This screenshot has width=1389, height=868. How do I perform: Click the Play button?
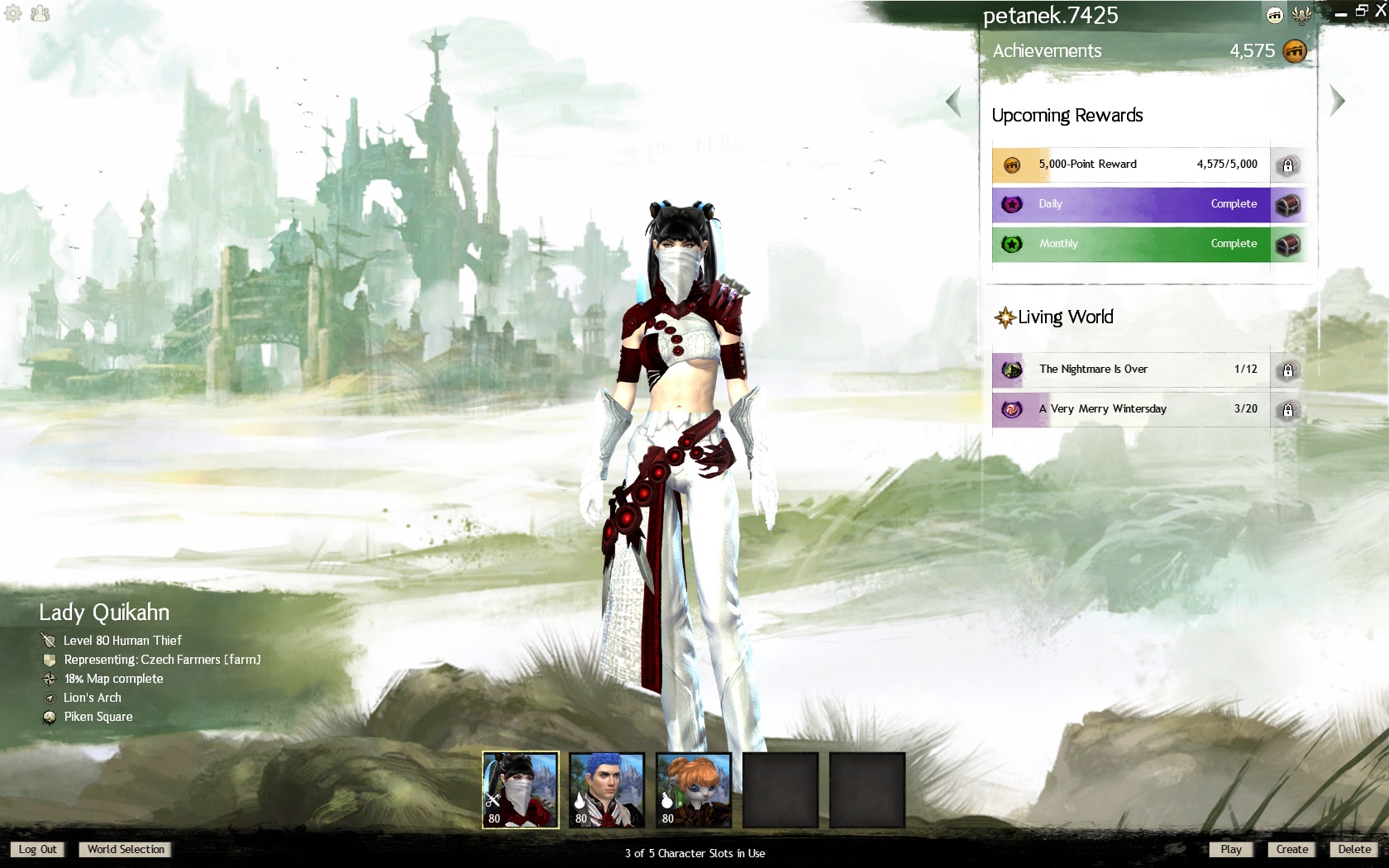(x=1231, y=849)
